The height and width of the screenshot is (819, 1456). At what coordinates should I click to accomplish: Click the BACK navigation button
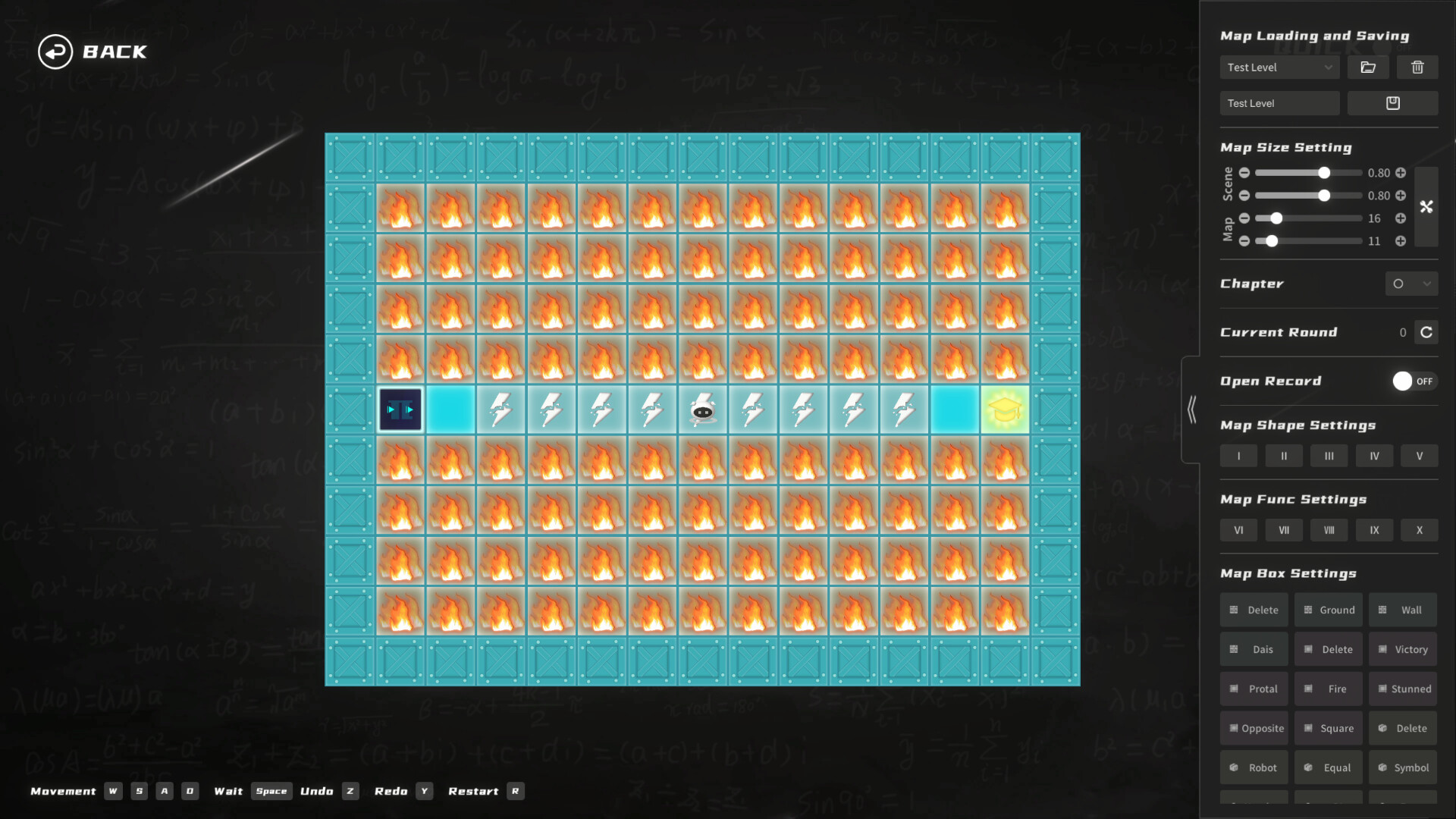pyautogui.click(x=91, y=52)
